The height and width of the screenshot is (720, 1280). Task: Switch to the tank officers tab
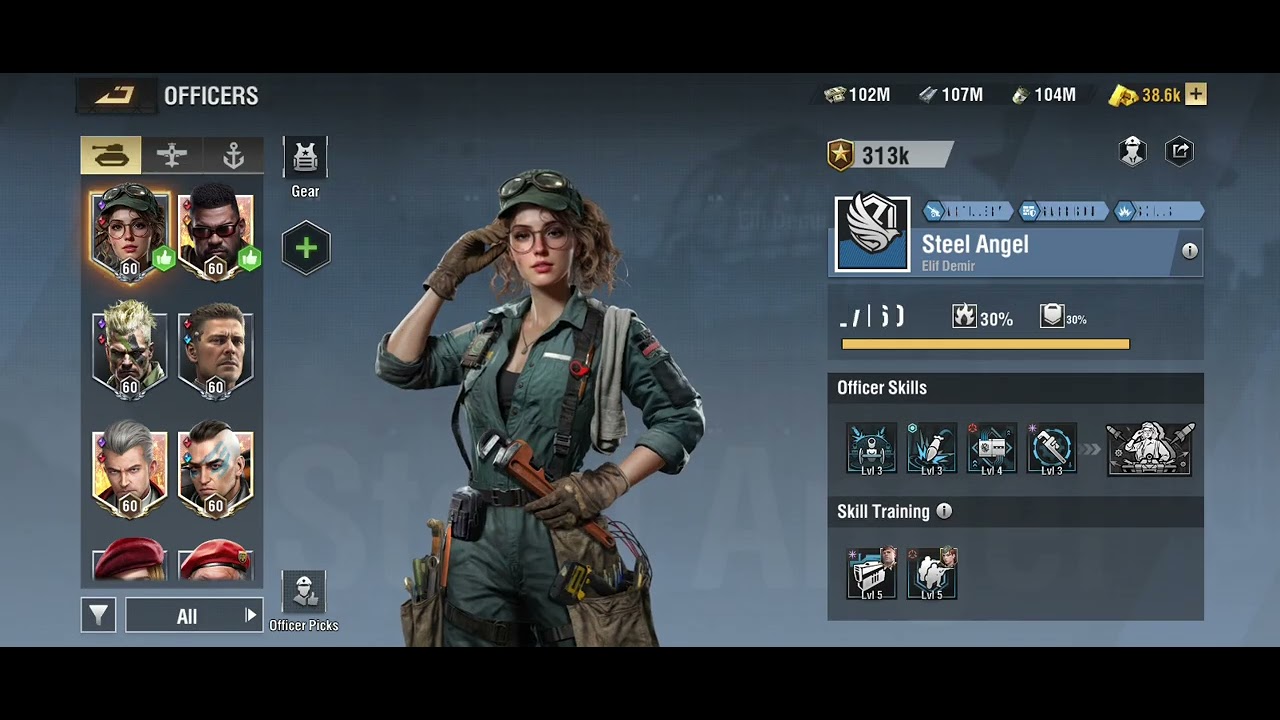110,155
